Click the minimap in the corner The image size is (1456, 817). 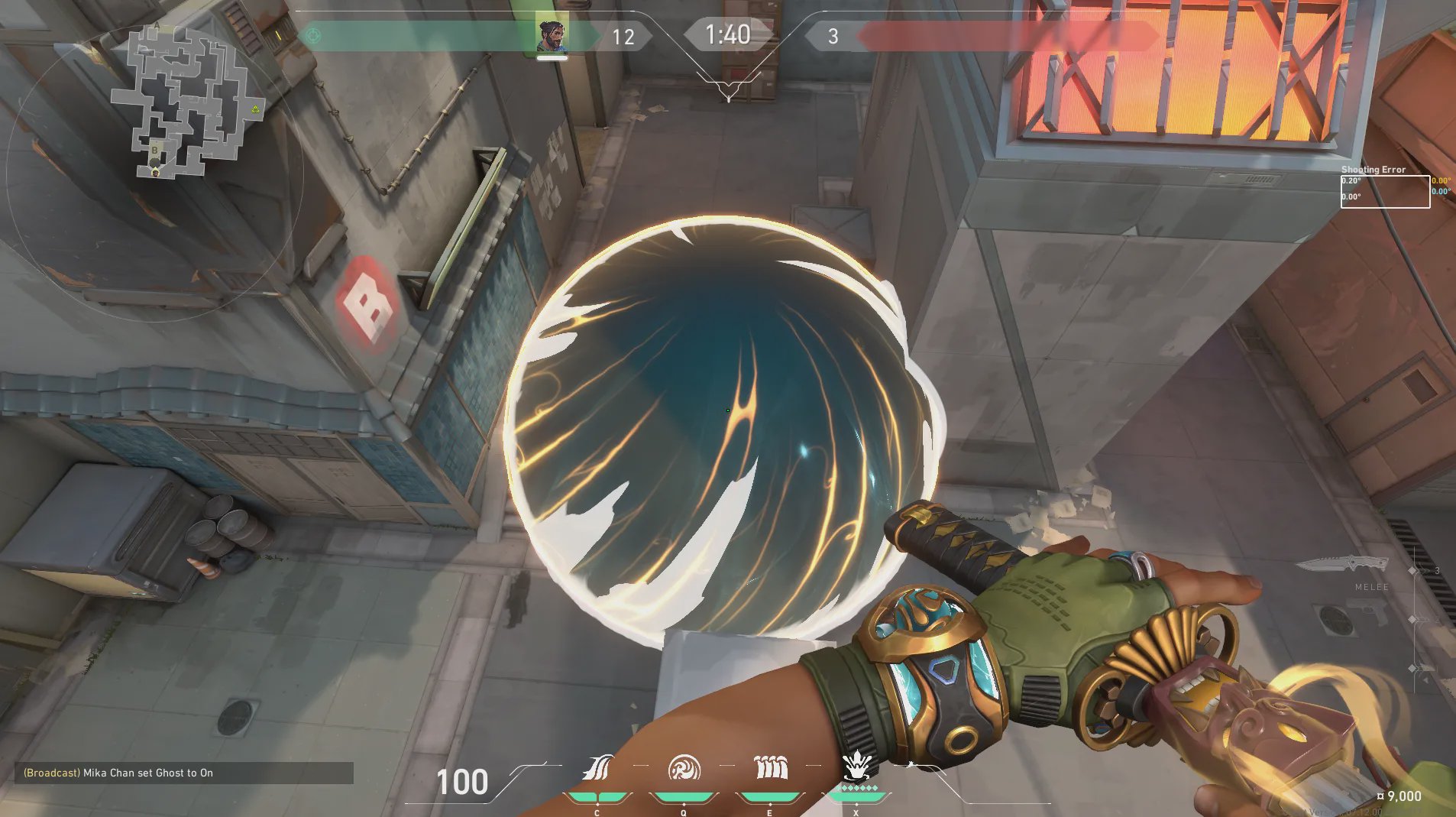pyautogui.click(x=183, y=103)
